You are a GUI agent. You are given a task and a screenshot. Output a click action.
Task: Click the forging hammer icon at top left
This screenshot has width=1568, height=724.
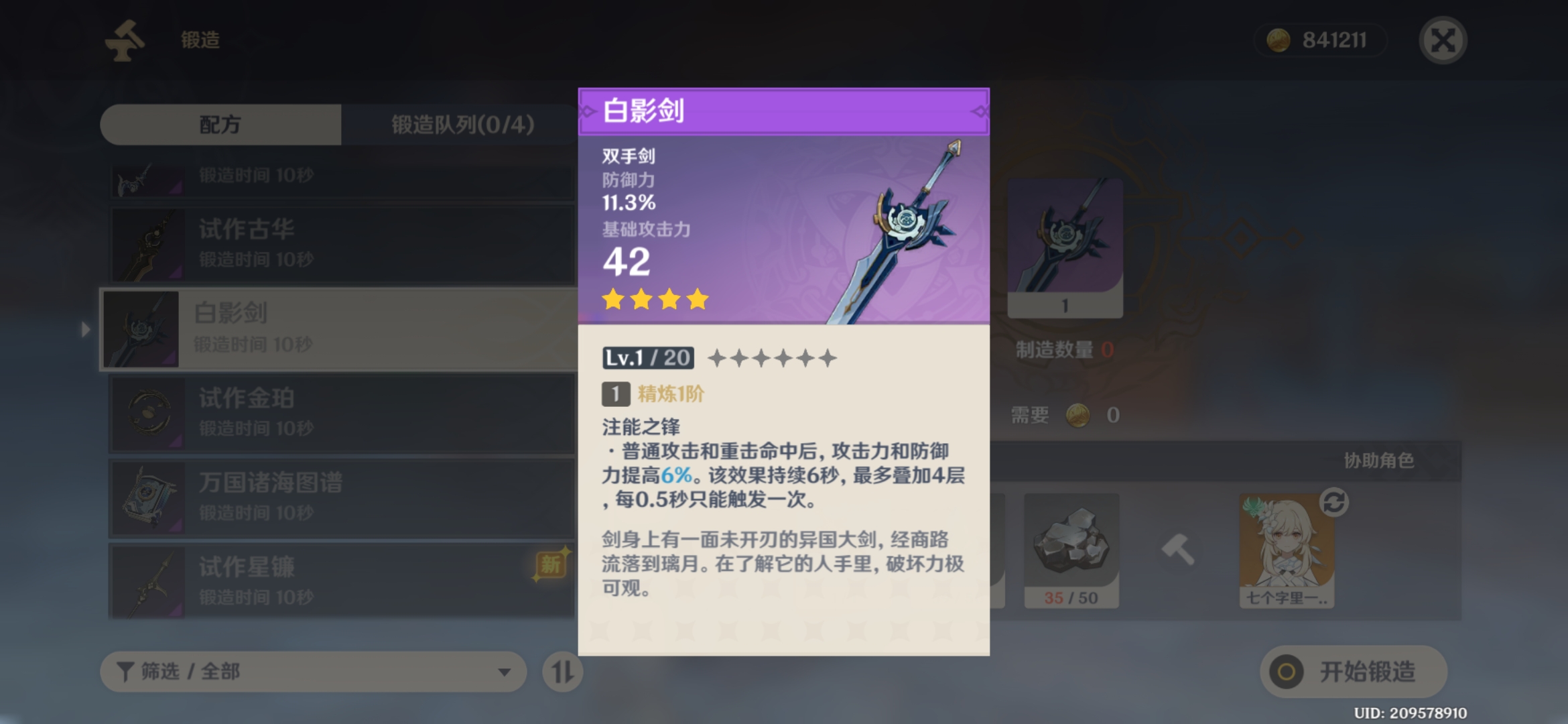tap(125, 40)
